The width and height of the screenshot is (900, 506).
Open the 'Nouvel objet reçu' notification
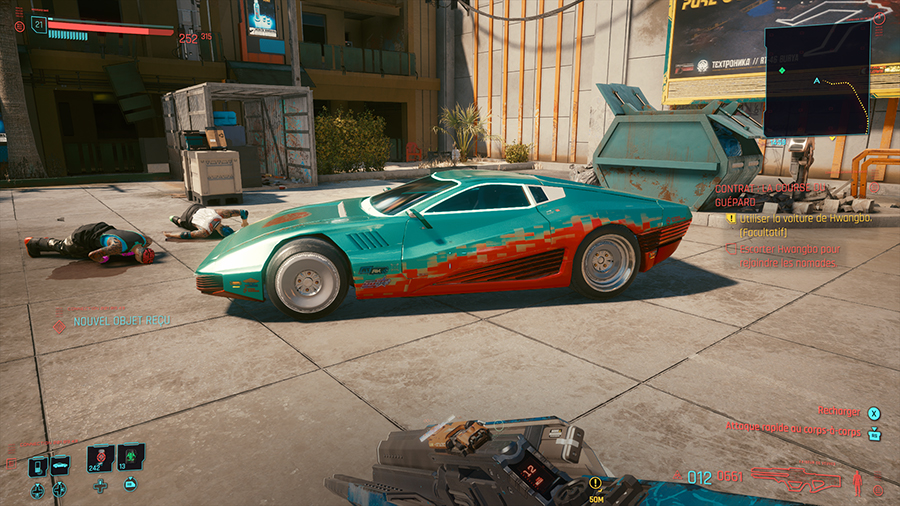pos(118,321)
